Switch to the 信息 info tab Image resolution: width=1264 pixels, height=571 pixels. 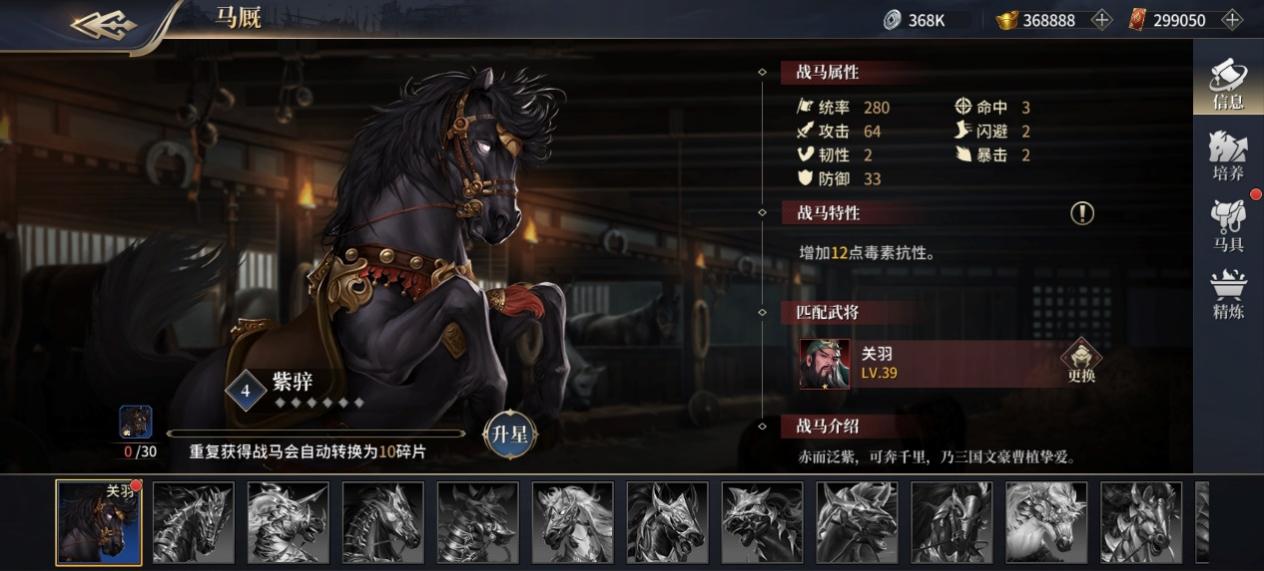[1228, 83]
